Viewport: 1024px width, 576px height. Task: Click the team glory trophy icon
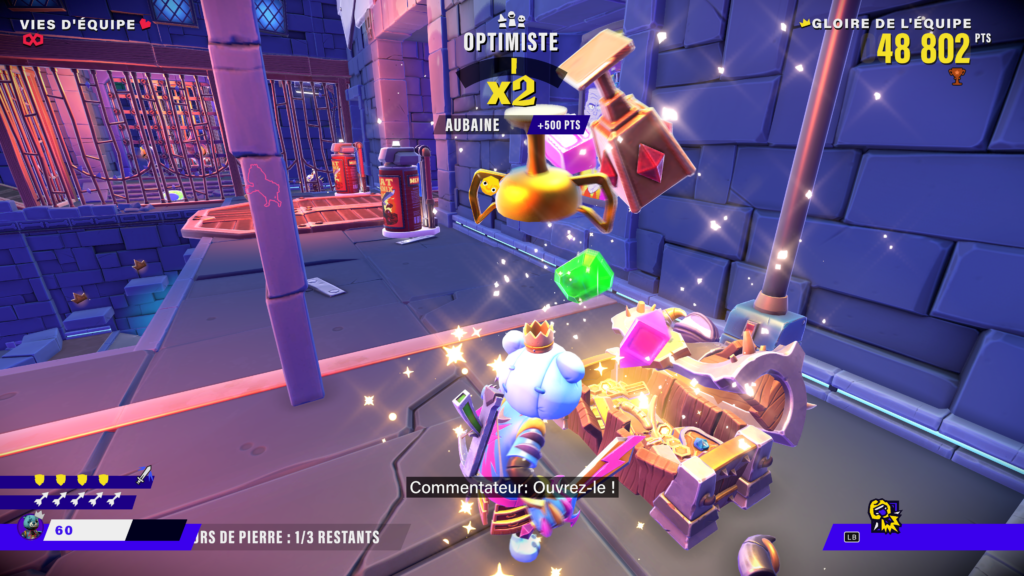(x=957, y=76)
